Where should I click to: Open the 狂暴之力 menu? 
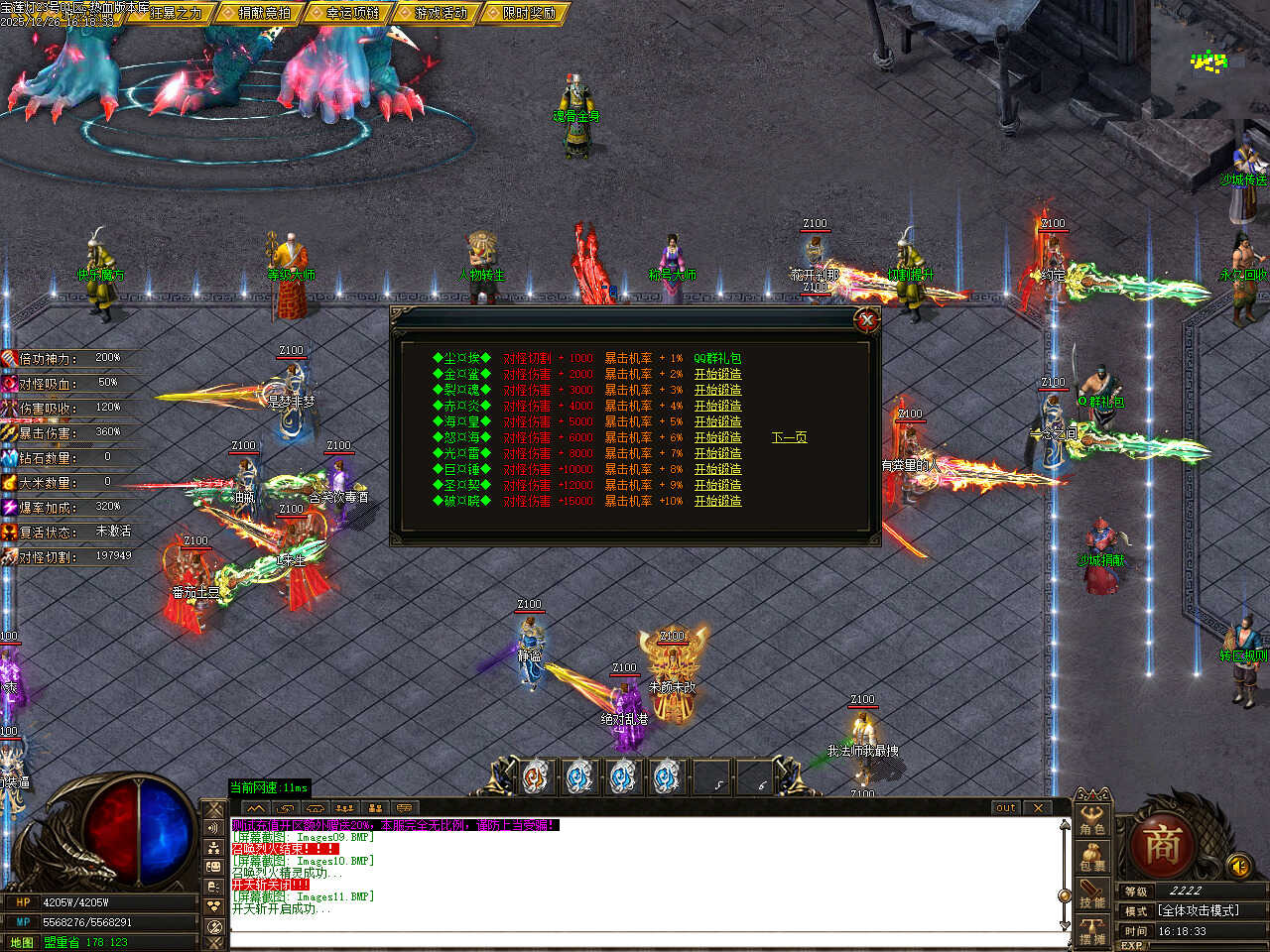pyautogui.click(x=175, y=13)
